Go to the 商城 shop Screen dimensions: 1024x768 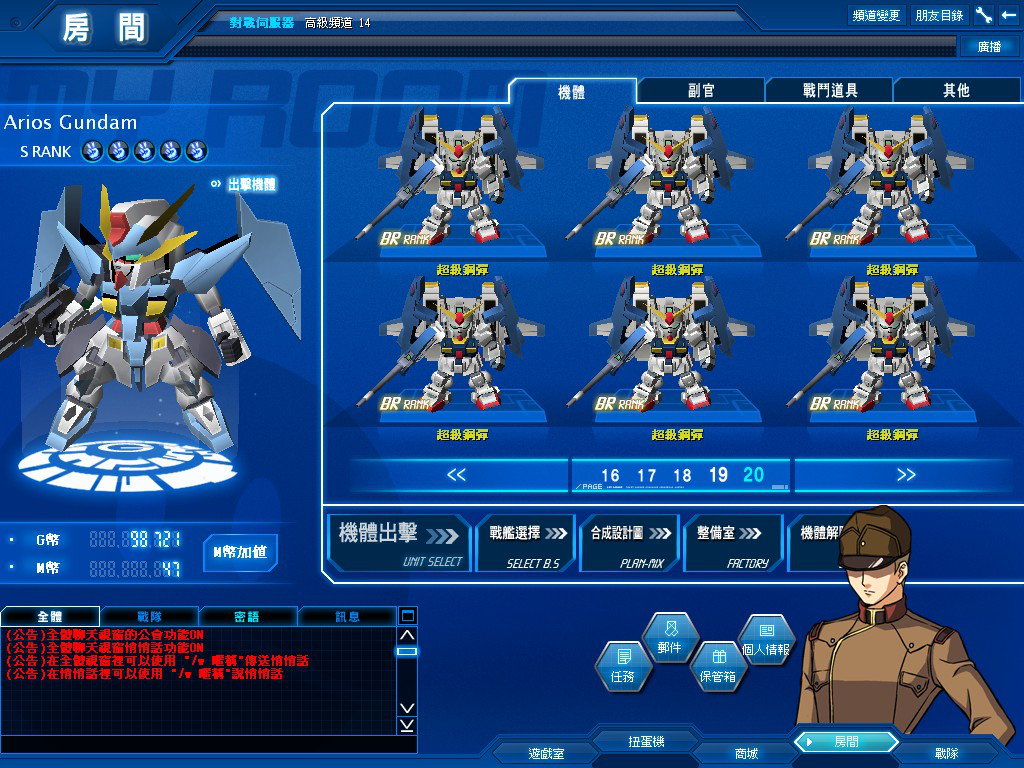click(746, 753)
